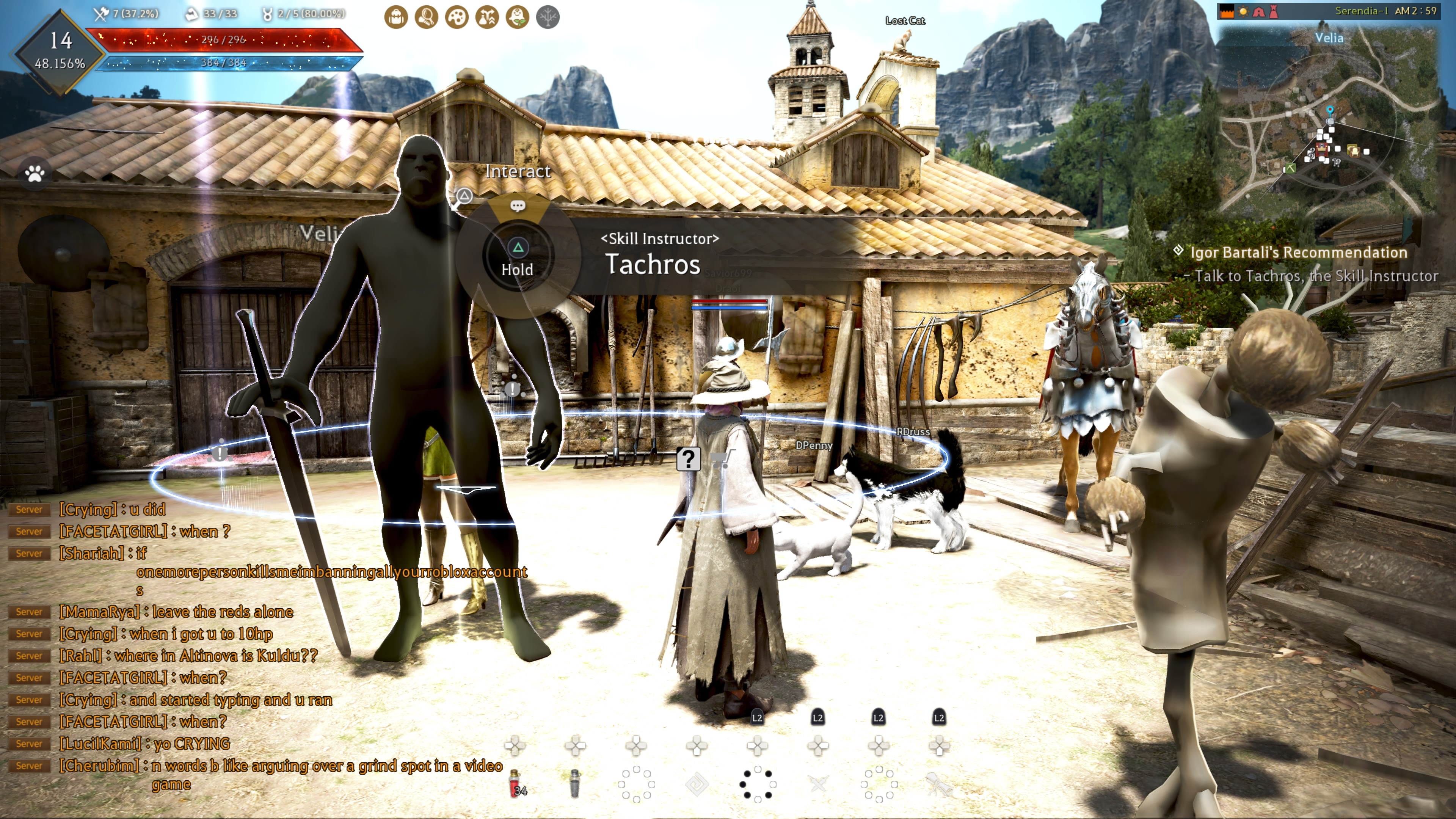Select the speech bubble talk option
Screen dimensions: 1456x819
[x=518, y=206]
